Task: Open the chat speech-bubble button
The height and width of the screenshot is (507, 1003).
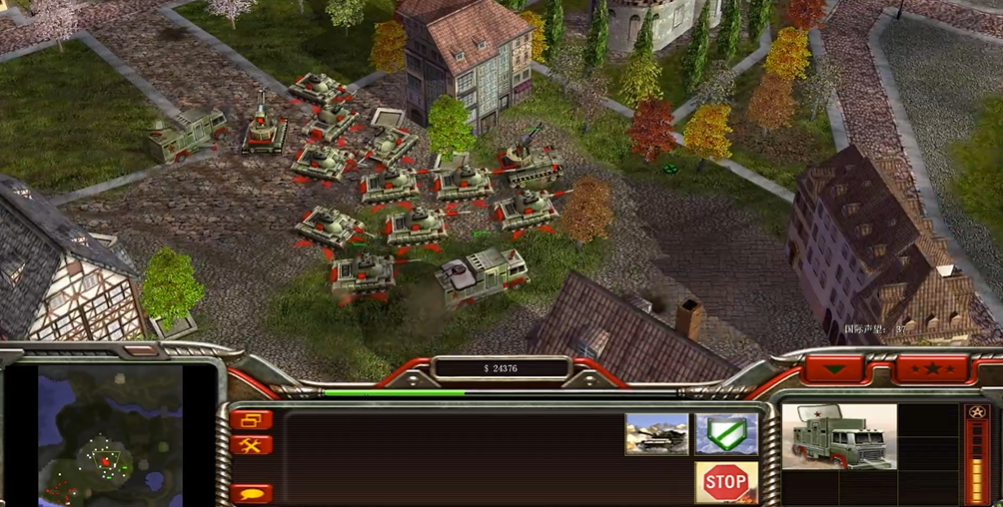Action: pyautogui.click(x=250, y=494)
